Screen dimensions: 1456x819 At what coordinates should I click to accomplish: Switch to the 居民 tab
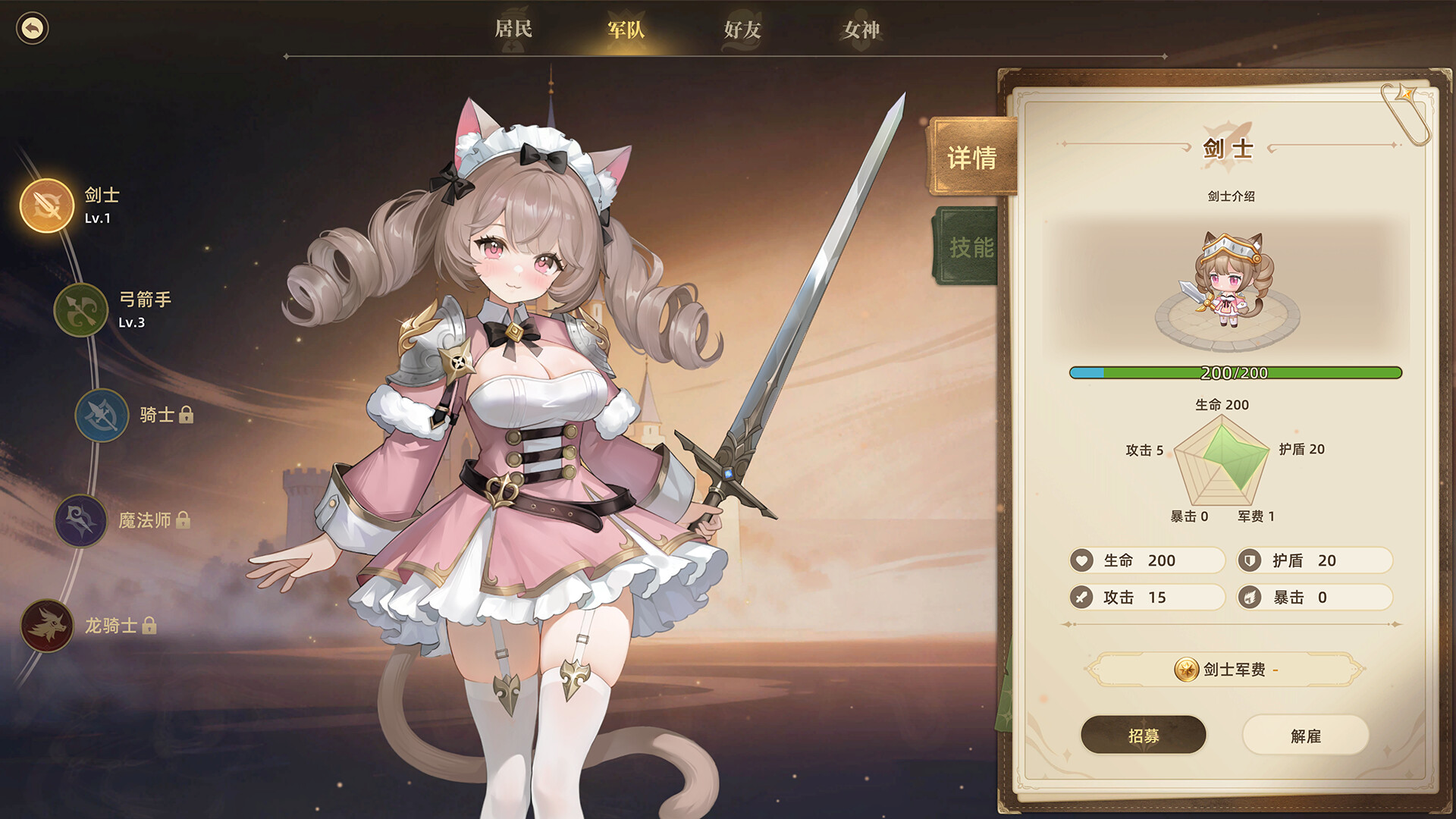click(x=513, y=30)
